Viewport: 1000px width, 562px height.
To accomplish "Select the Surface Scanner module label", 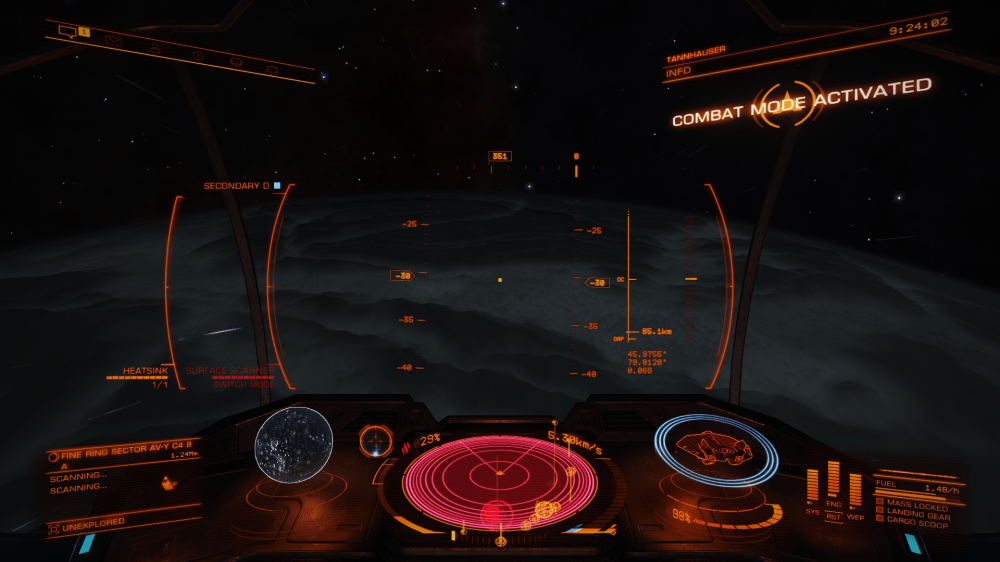I will tap(229, 370).
